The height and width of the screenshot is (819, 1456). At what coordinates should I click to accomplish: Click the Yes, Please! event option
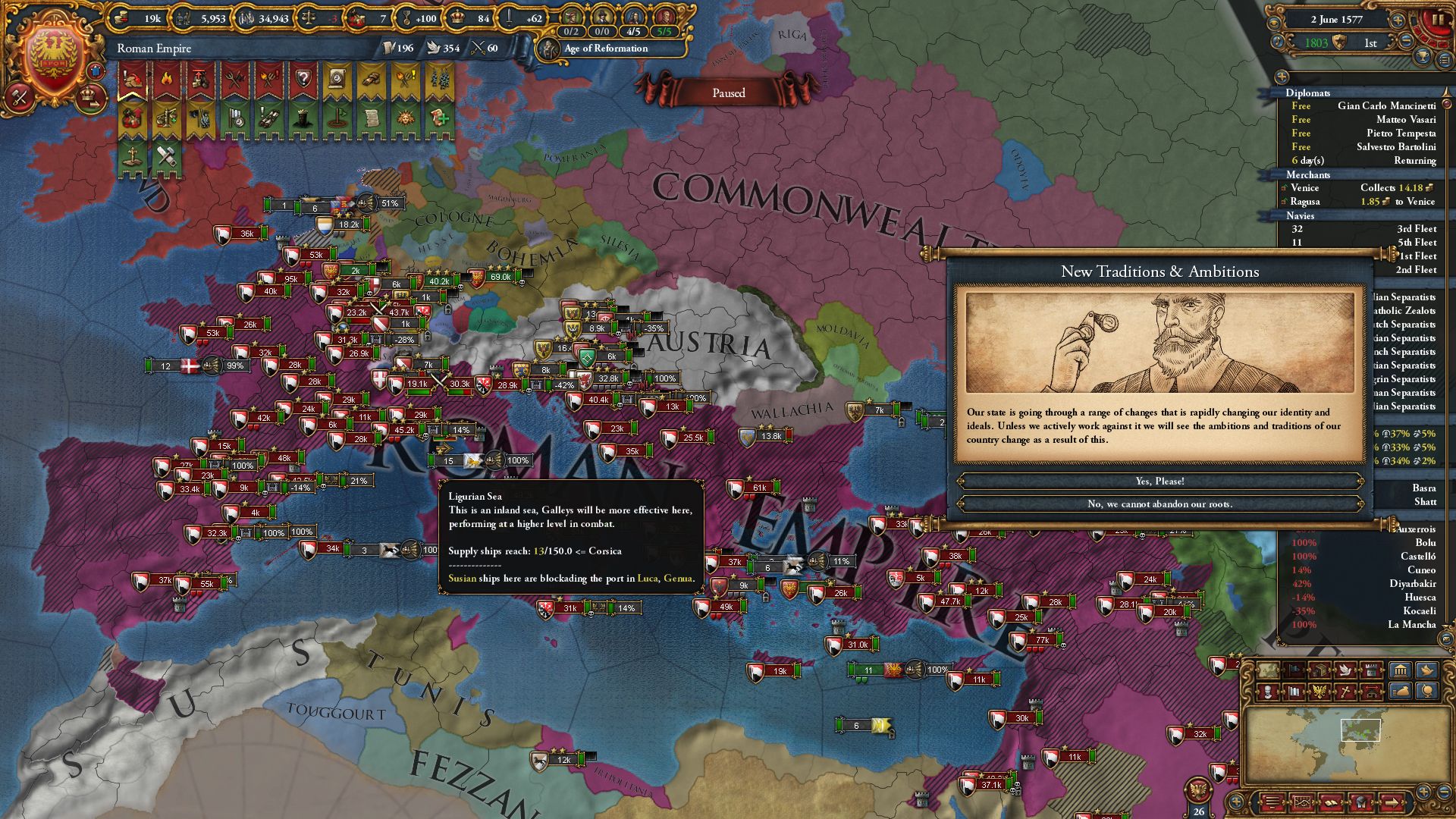click(1160, 480)
